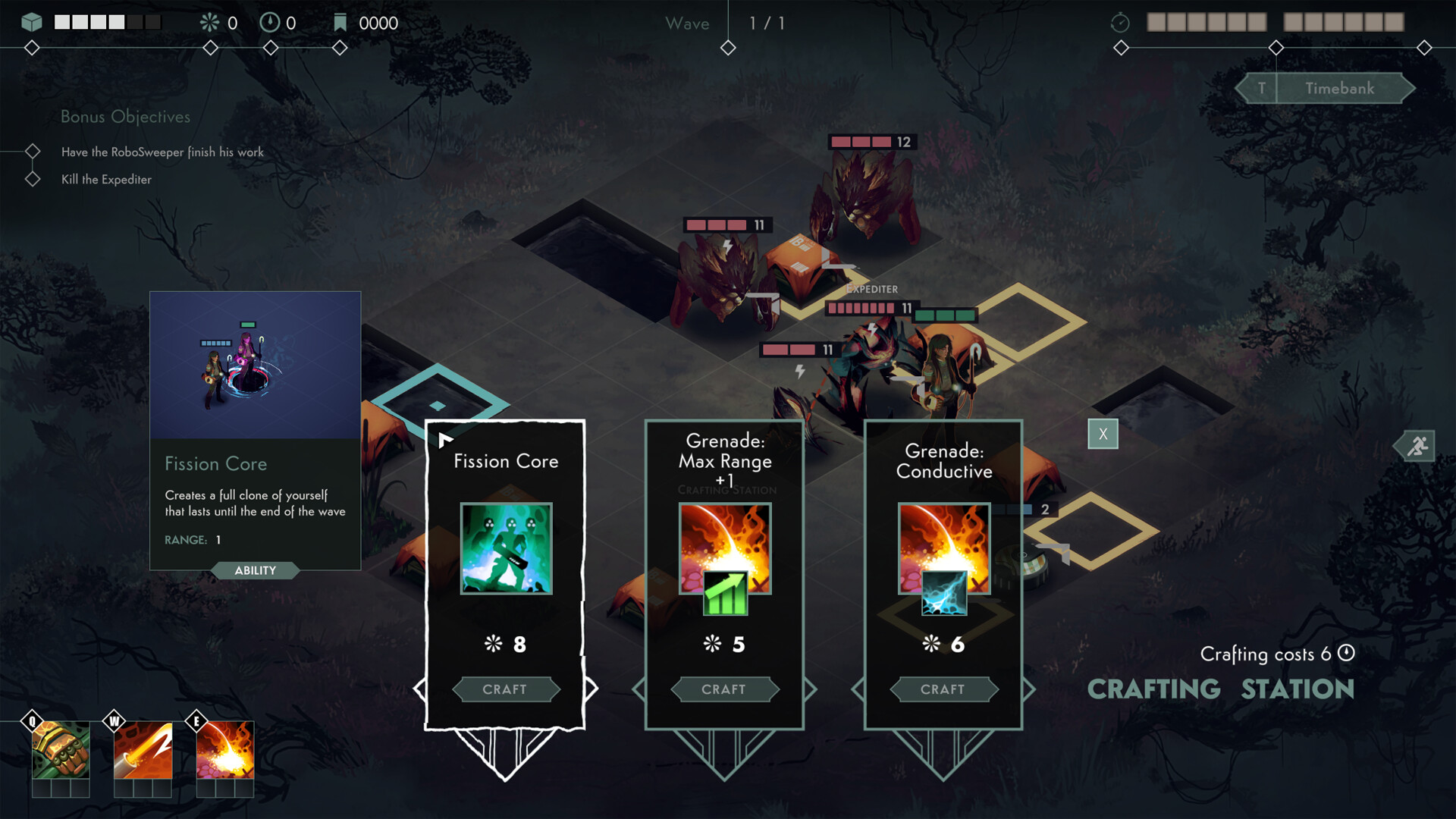Craft the Grenade: Max Range +1 upgrade
Viewport: 1456px width, 819px height.
tap(724, 689)
